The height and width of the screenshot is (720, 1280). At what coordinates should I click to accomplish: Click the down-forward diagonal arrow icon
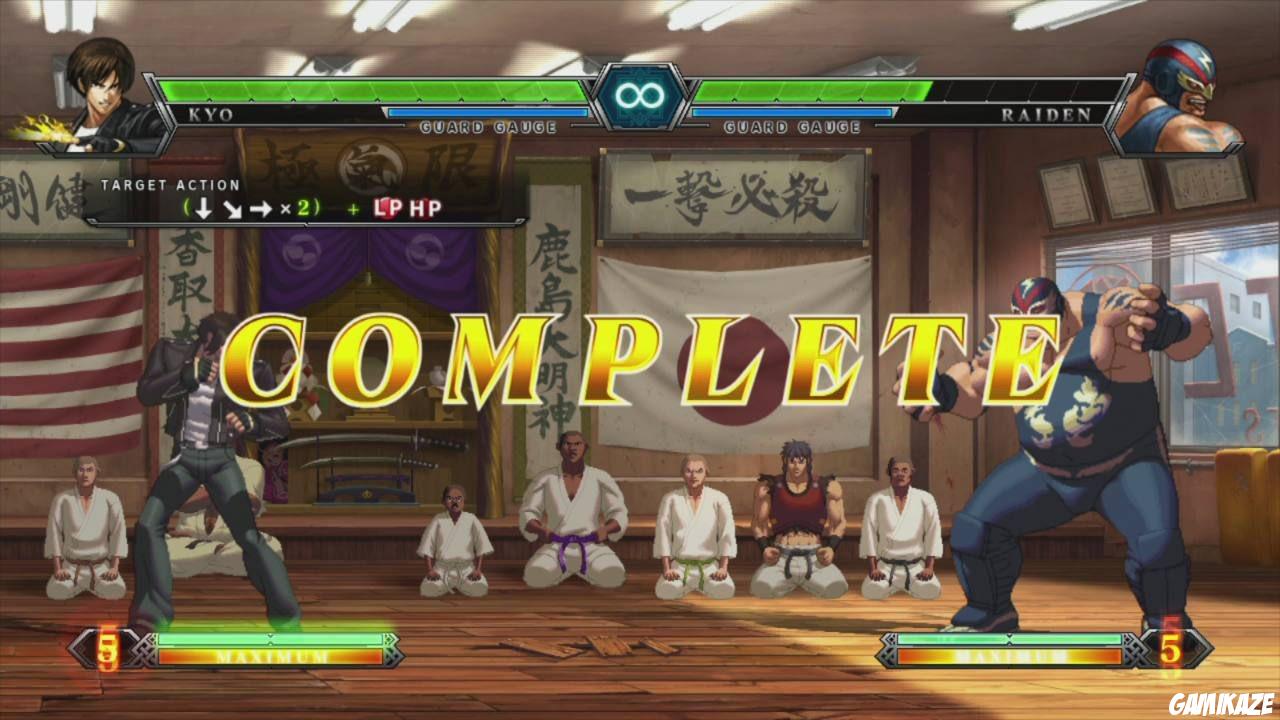(232, 207)
